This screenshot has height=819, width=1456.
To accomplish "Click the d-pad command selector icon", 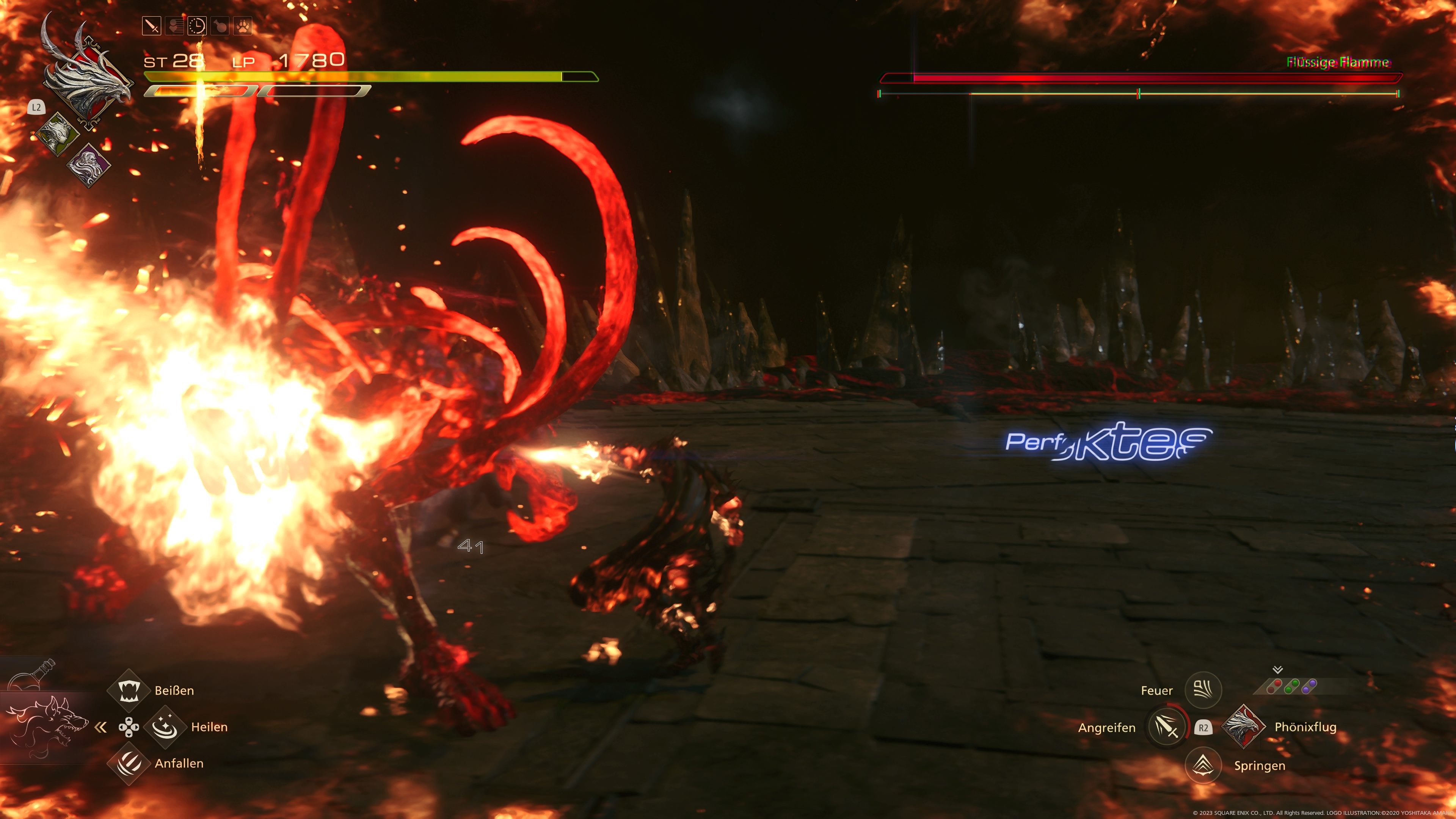I will (x=129, y=728).
